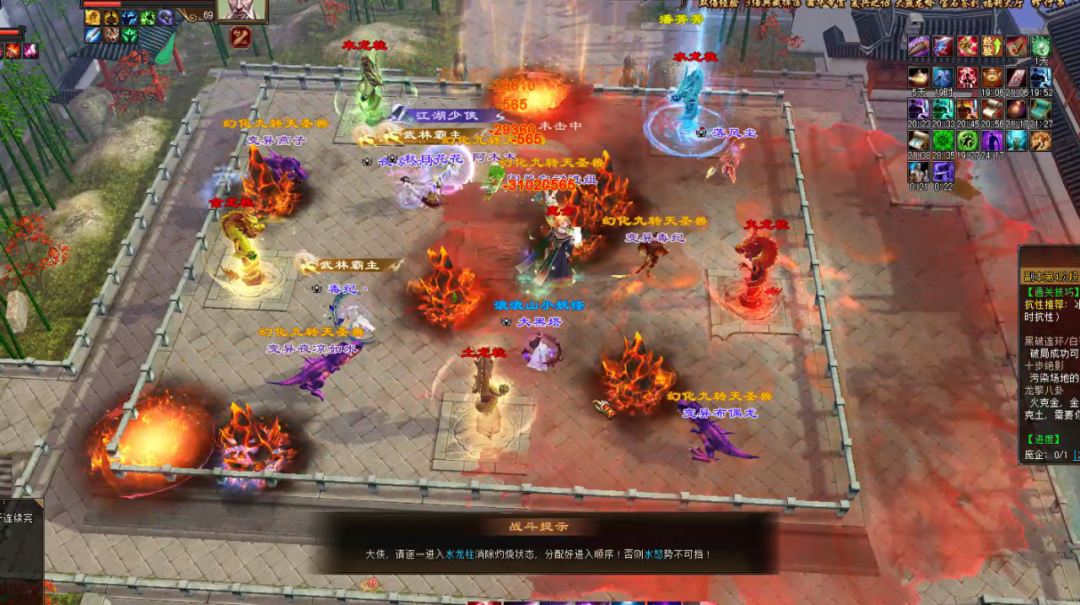Click the green orb buff marked 1天
This screenshot has height=605, width=1080.
point(1041,46)
